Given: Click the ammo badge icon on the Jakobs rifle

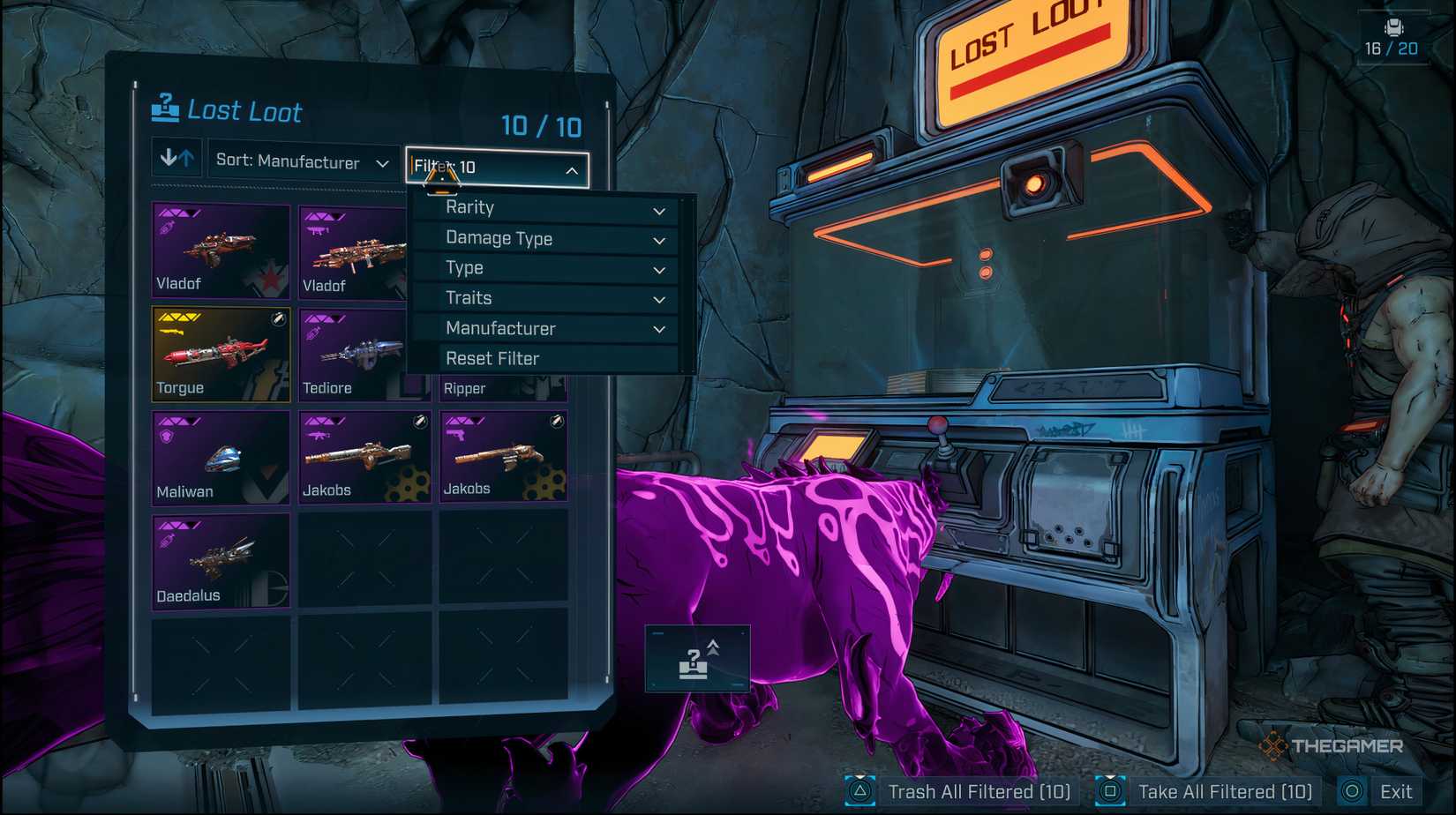Looking at the screenshot, I should point(419,421).
